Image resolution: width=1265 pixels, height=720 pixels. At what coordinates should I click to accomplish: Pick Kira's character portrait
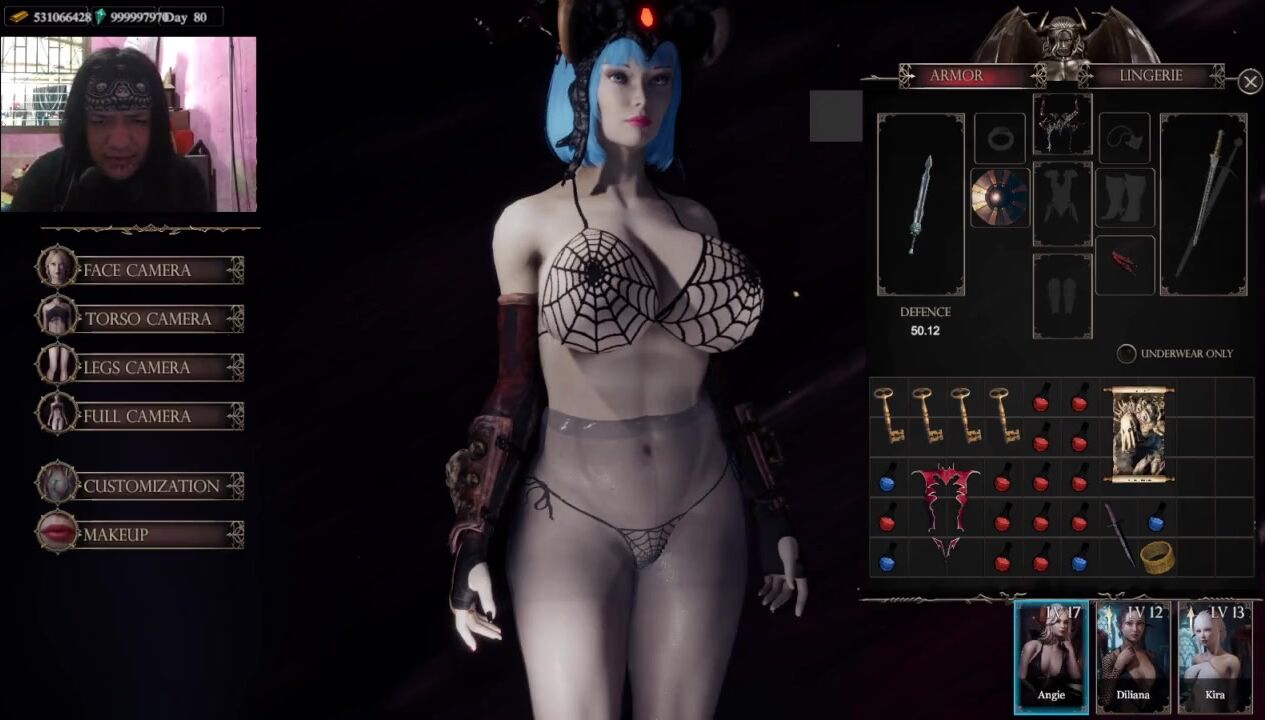1214,656
